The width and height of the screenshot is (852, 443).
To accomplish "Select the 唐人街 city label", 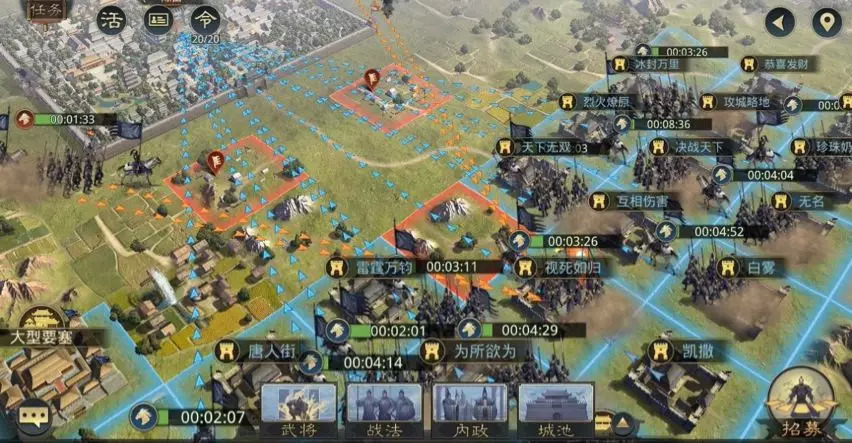I will click(262, 351).
